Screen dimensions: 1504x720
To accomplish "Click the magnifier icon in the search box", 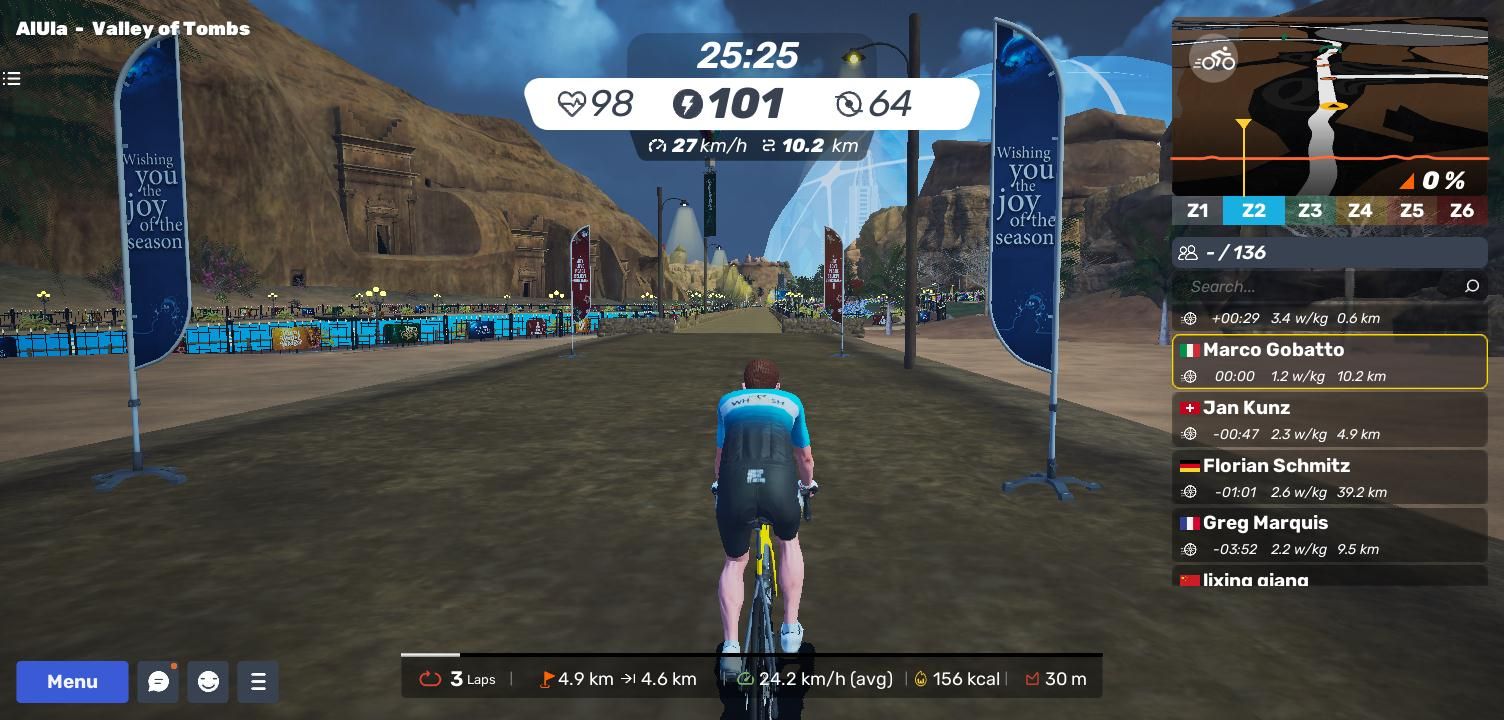I will 1471,287.
